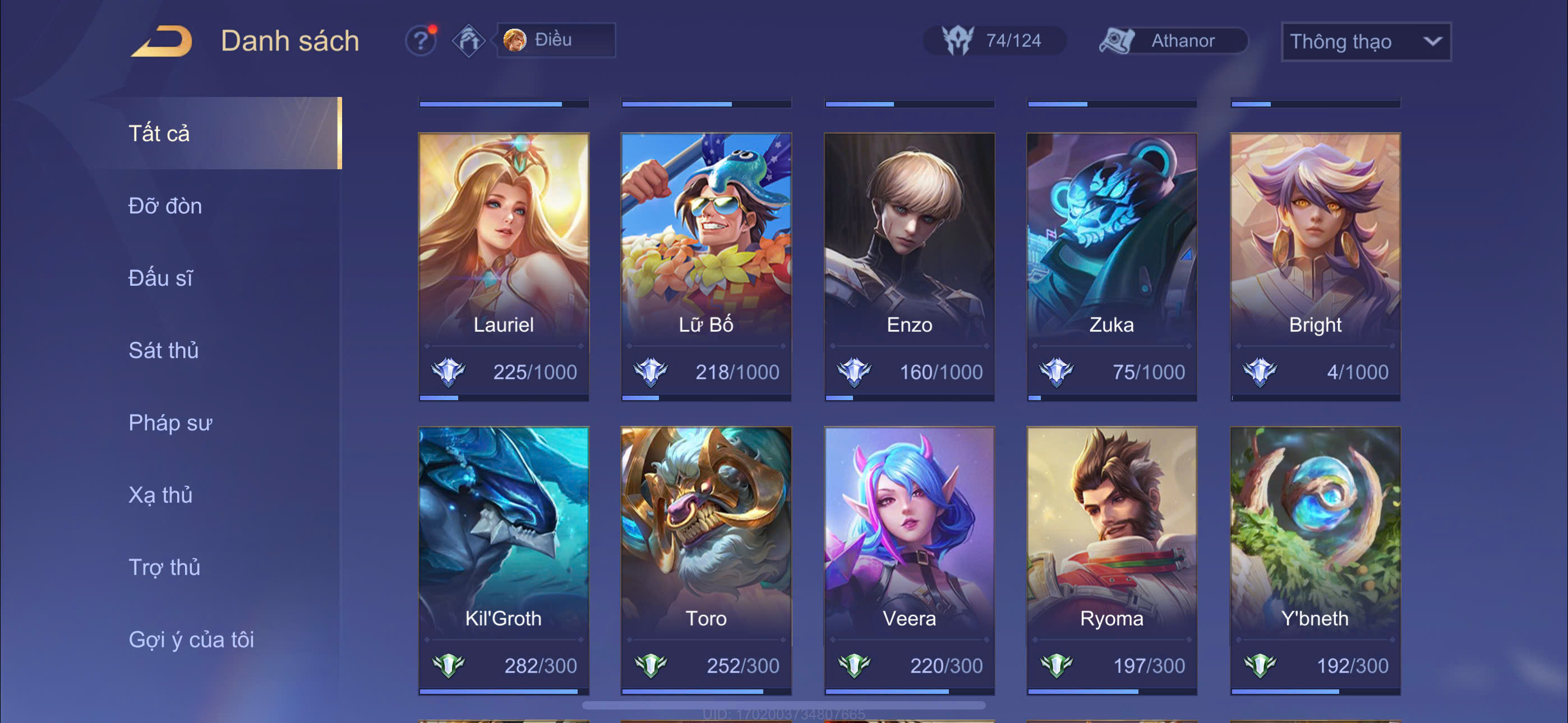Switch to the Pháp sư tab
The width and height of the screenshot is (1568, 723).
pyautogui.click(x=170, y=423)
